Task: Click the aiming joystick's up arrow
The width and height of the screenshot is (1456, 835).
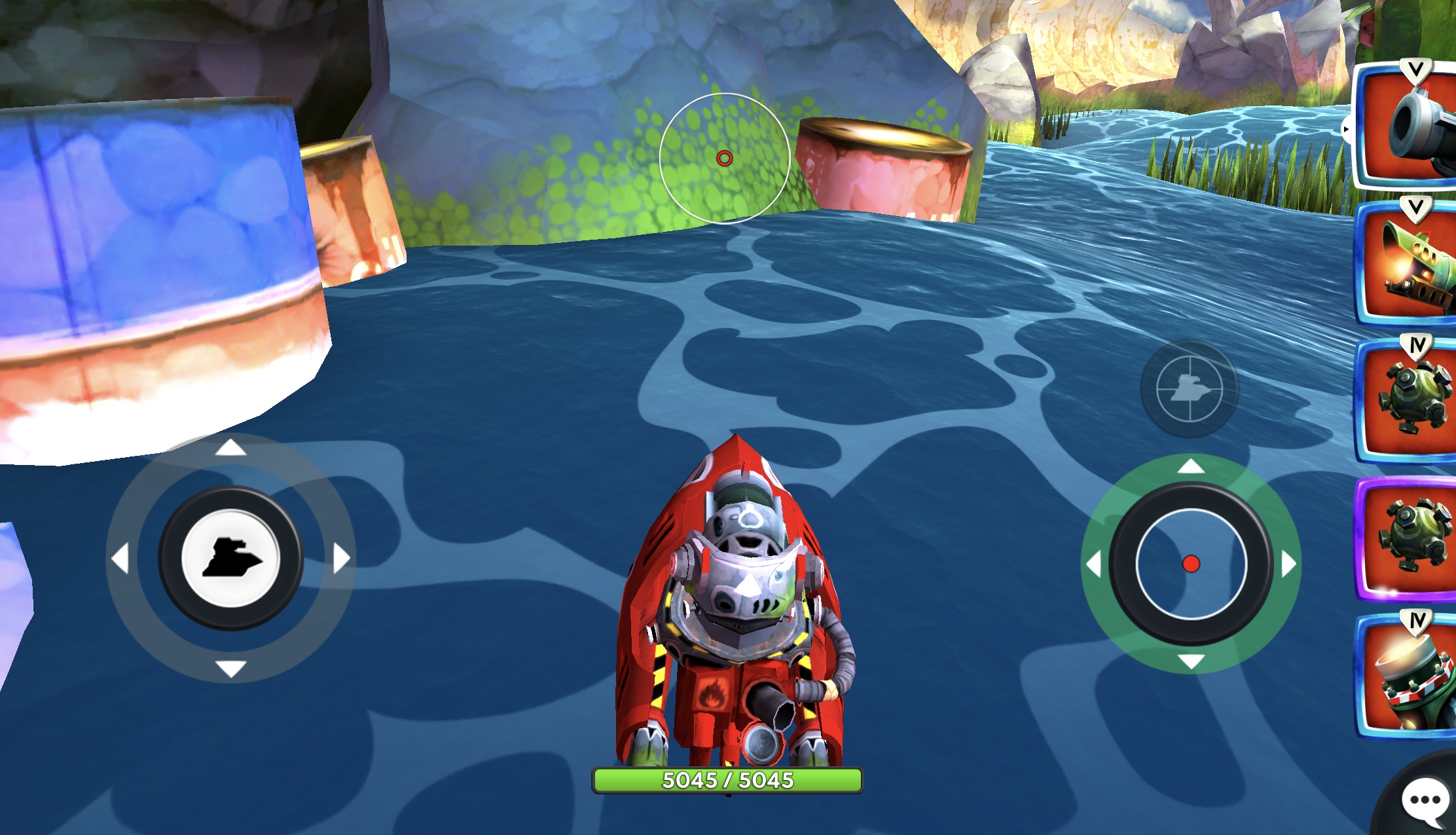Action: click(1191, 466)
